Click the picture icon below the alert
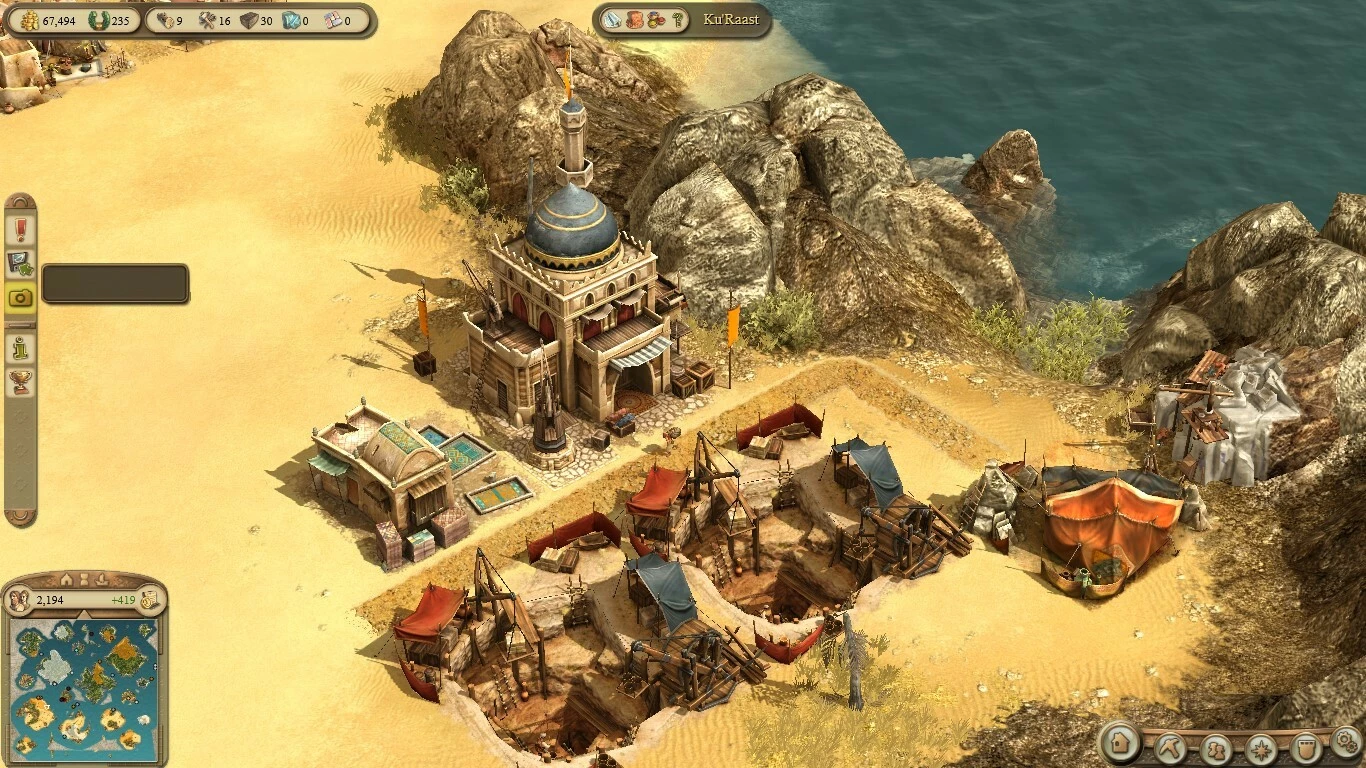Image resolution: width=1366 pixels, height=768 pixels. [x=21, y=264]
